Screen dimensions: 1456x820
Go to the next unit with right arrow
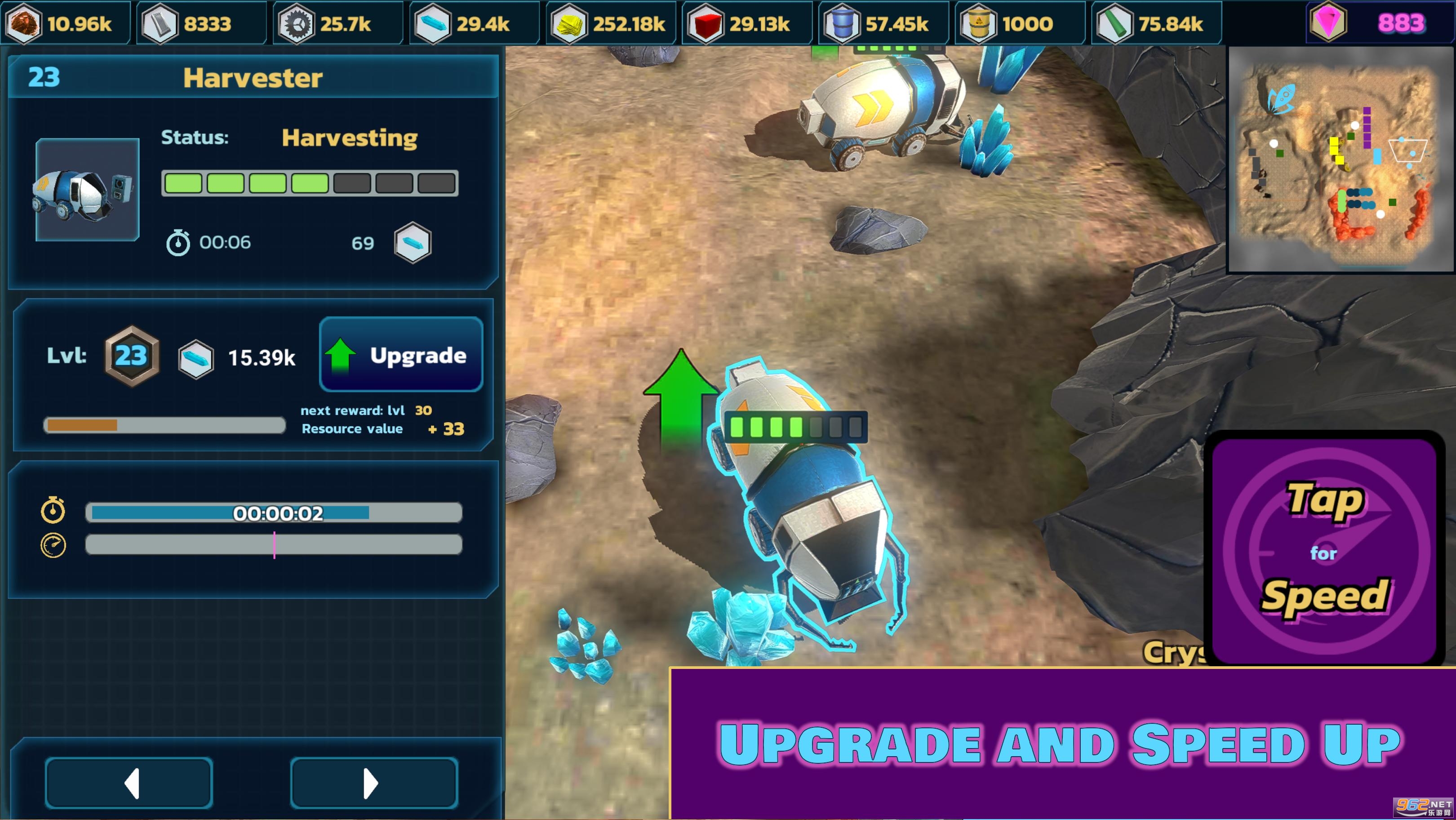[373, 783]
